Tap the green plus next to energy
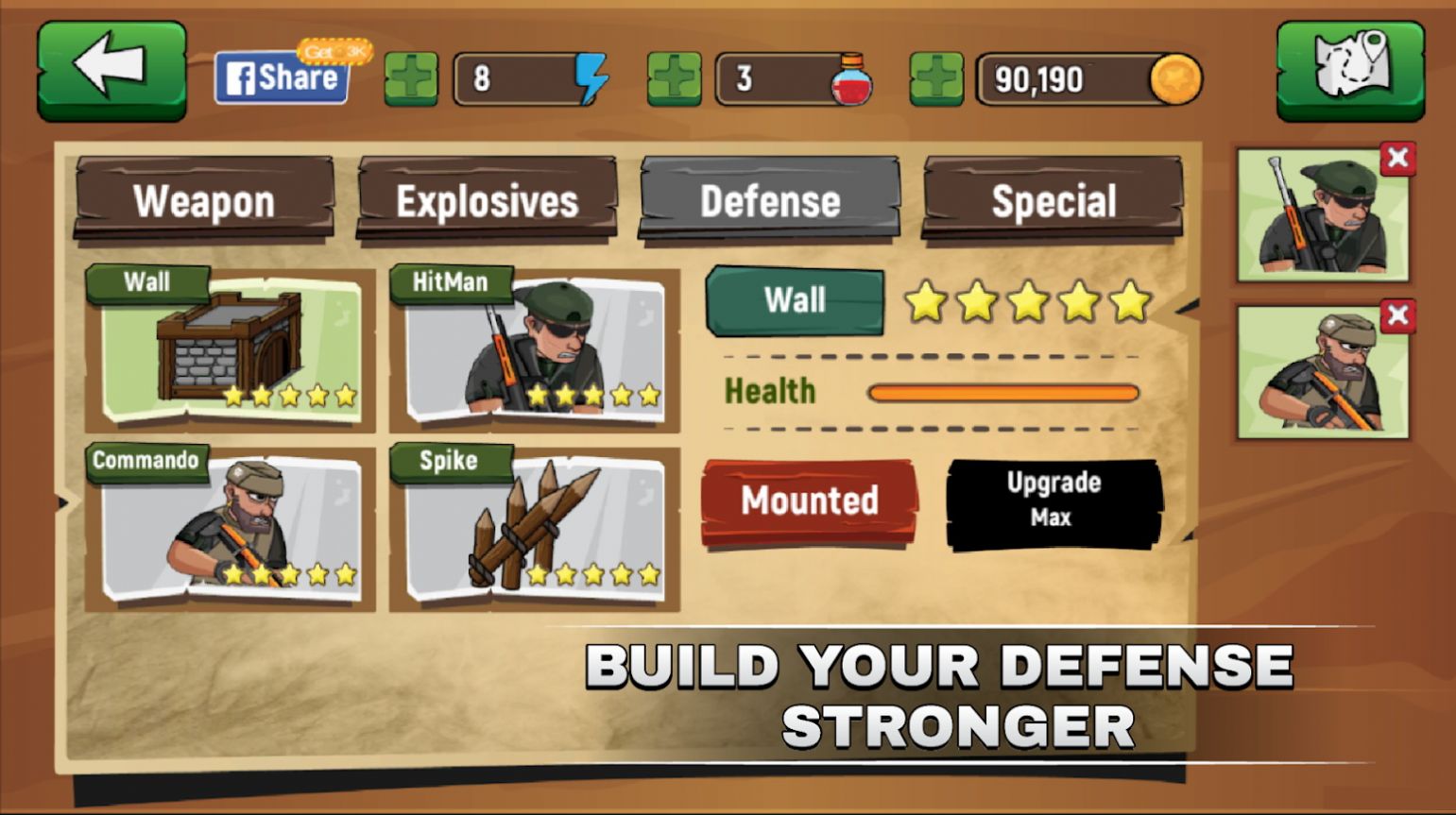Viewport: 1456px width, 815px height. point(410,80)
